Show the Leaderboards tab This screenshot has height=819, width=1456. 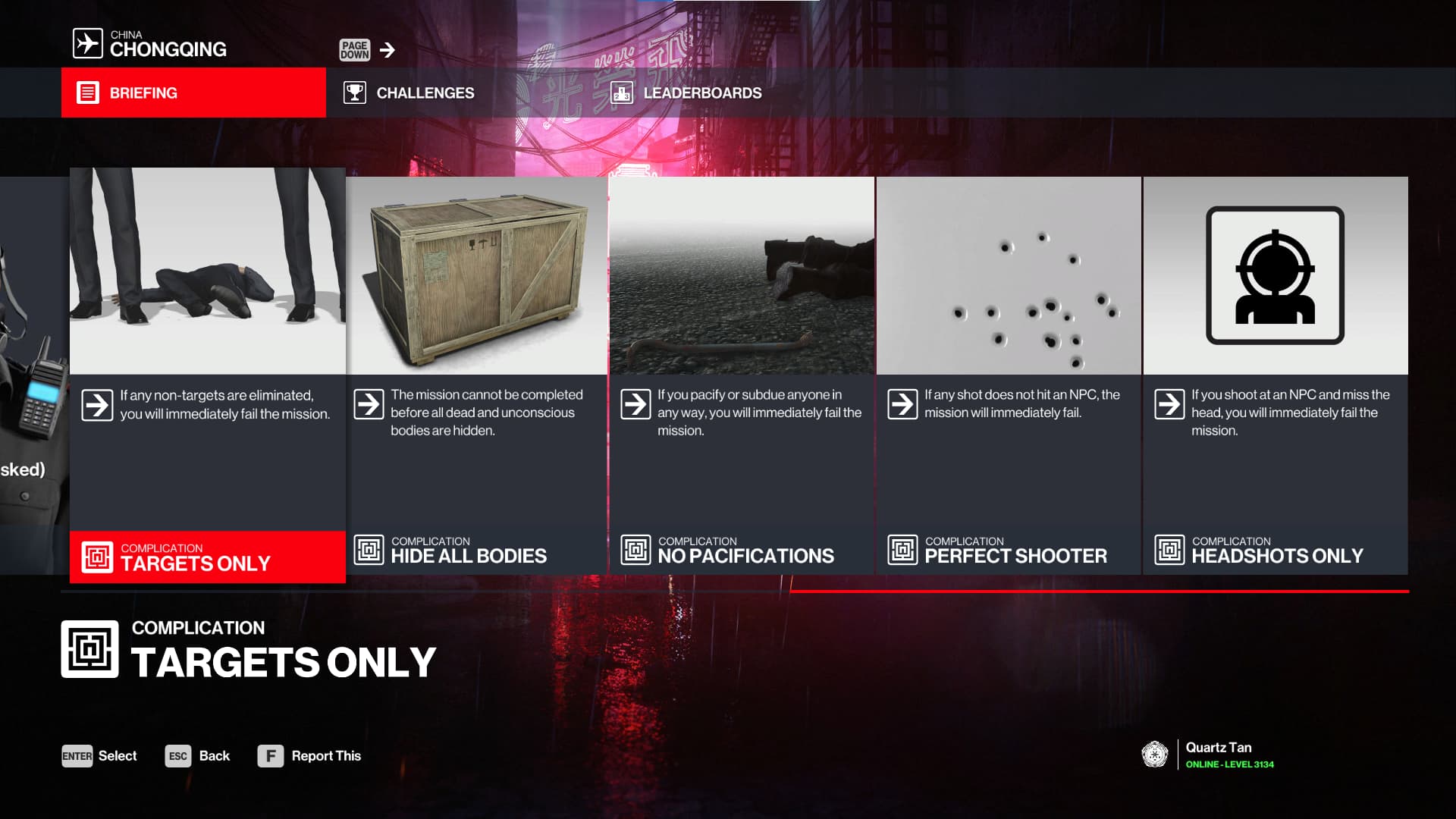(686, 93)
